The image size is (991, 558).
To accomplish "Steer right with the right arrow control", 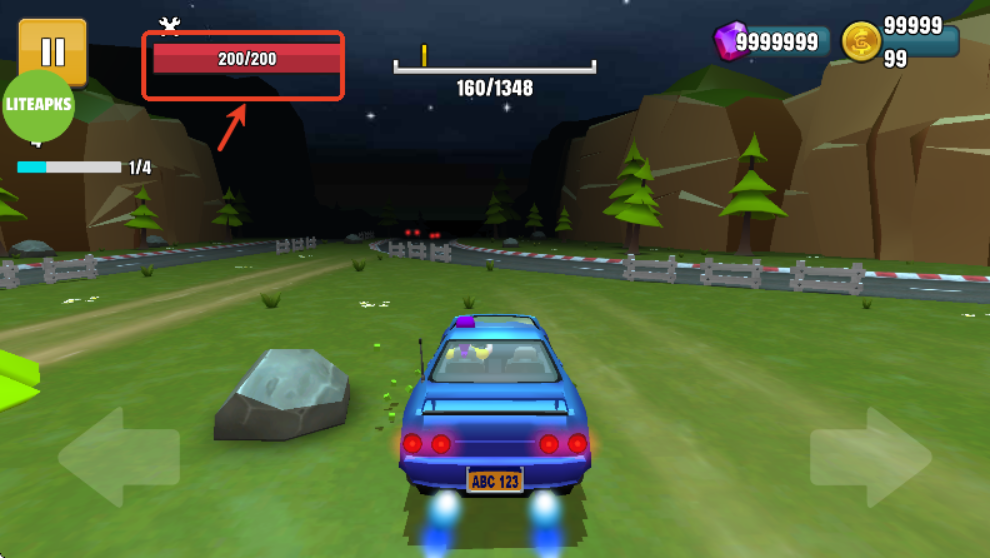I will click(x=872, y=457).
